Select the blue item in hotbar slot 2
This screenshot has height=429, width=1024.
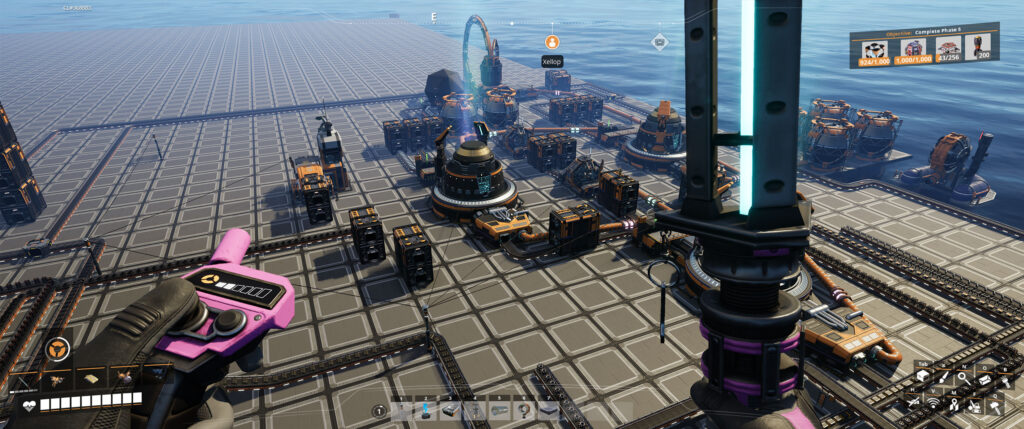(426, 409)
